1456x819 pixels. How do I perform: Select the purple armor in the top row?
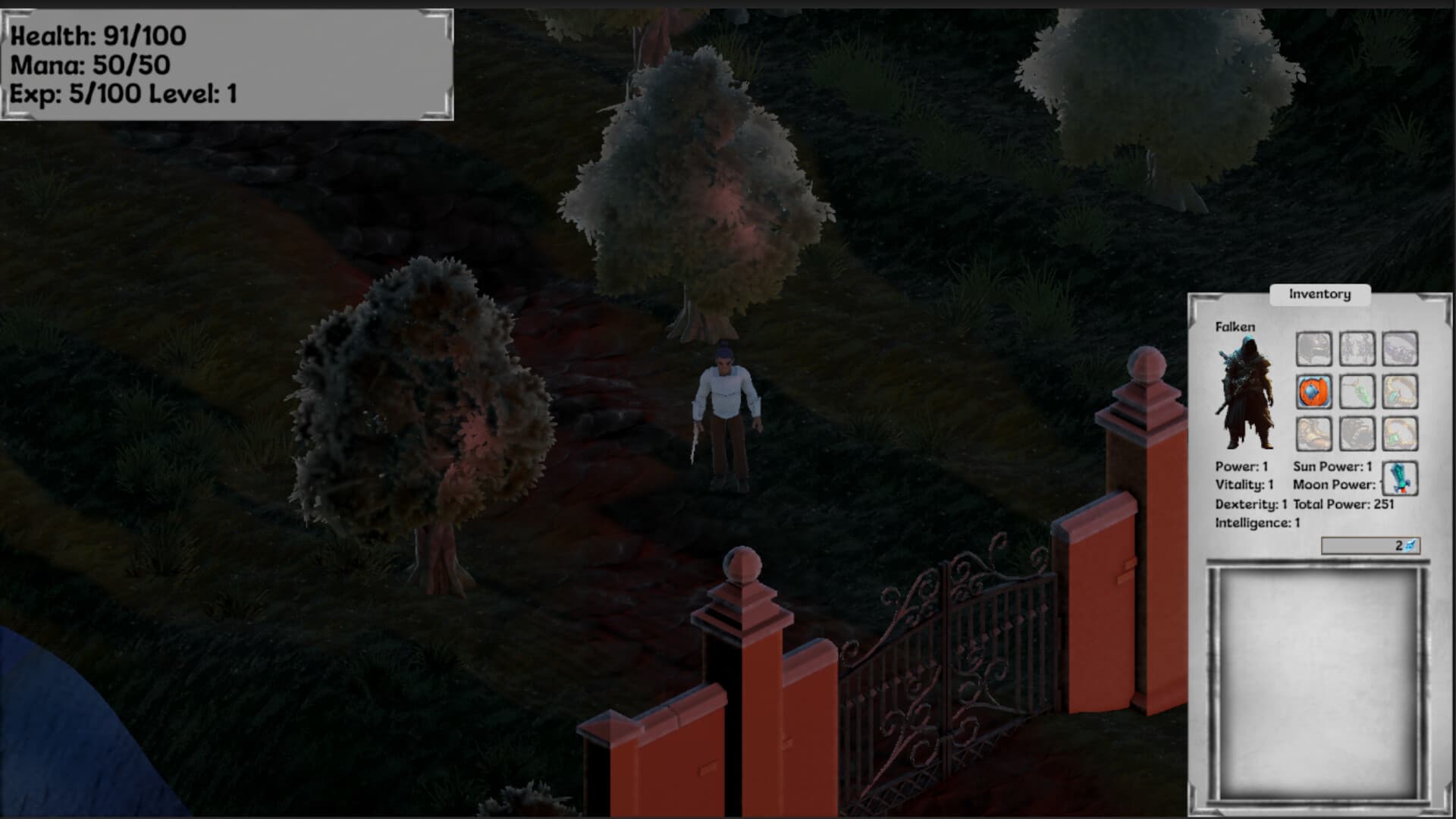point(1400,349)
